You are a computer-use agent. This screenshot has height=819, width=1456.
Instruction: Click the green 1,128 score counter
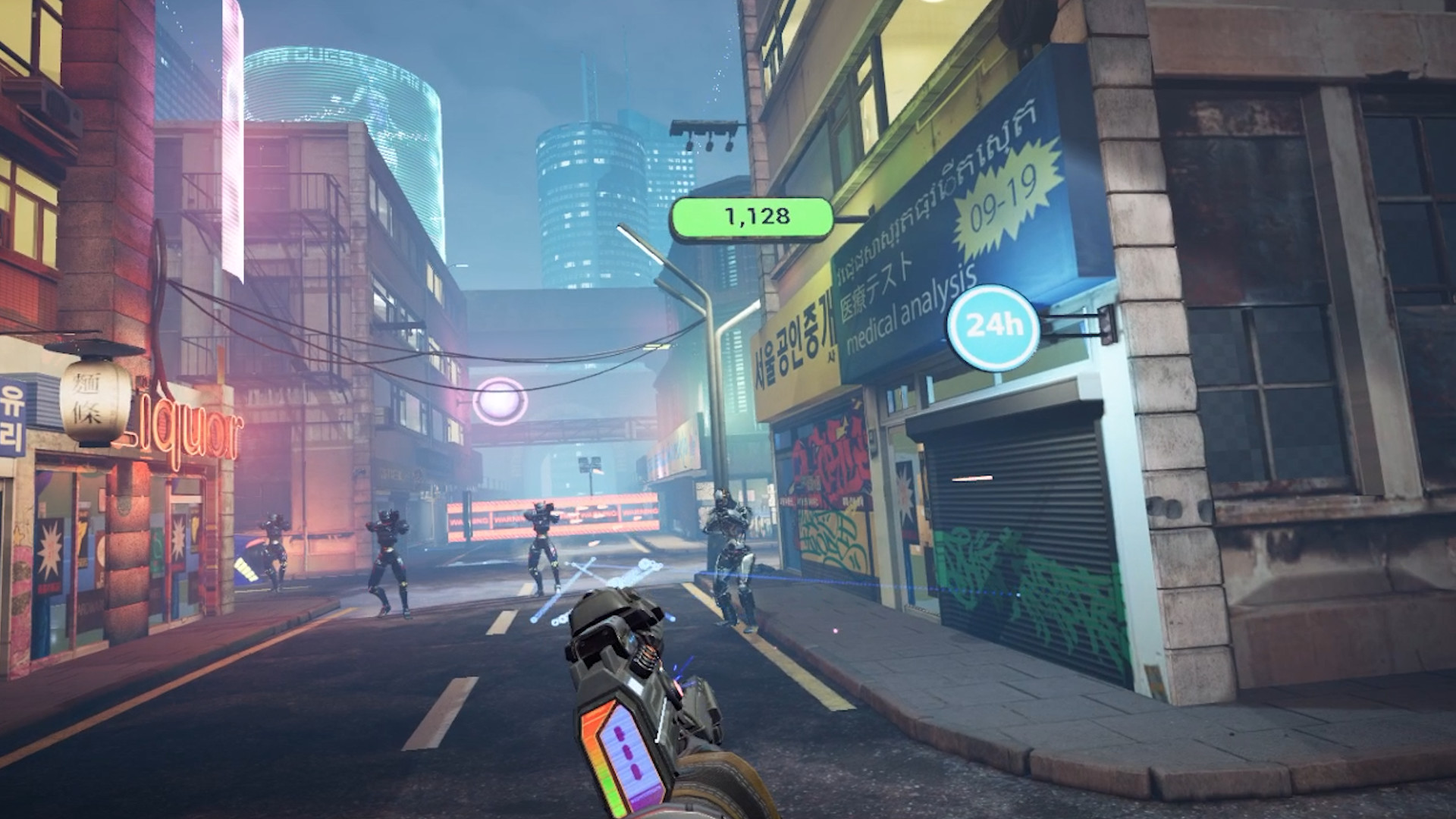pyautogui.click(x=755, y=216)
